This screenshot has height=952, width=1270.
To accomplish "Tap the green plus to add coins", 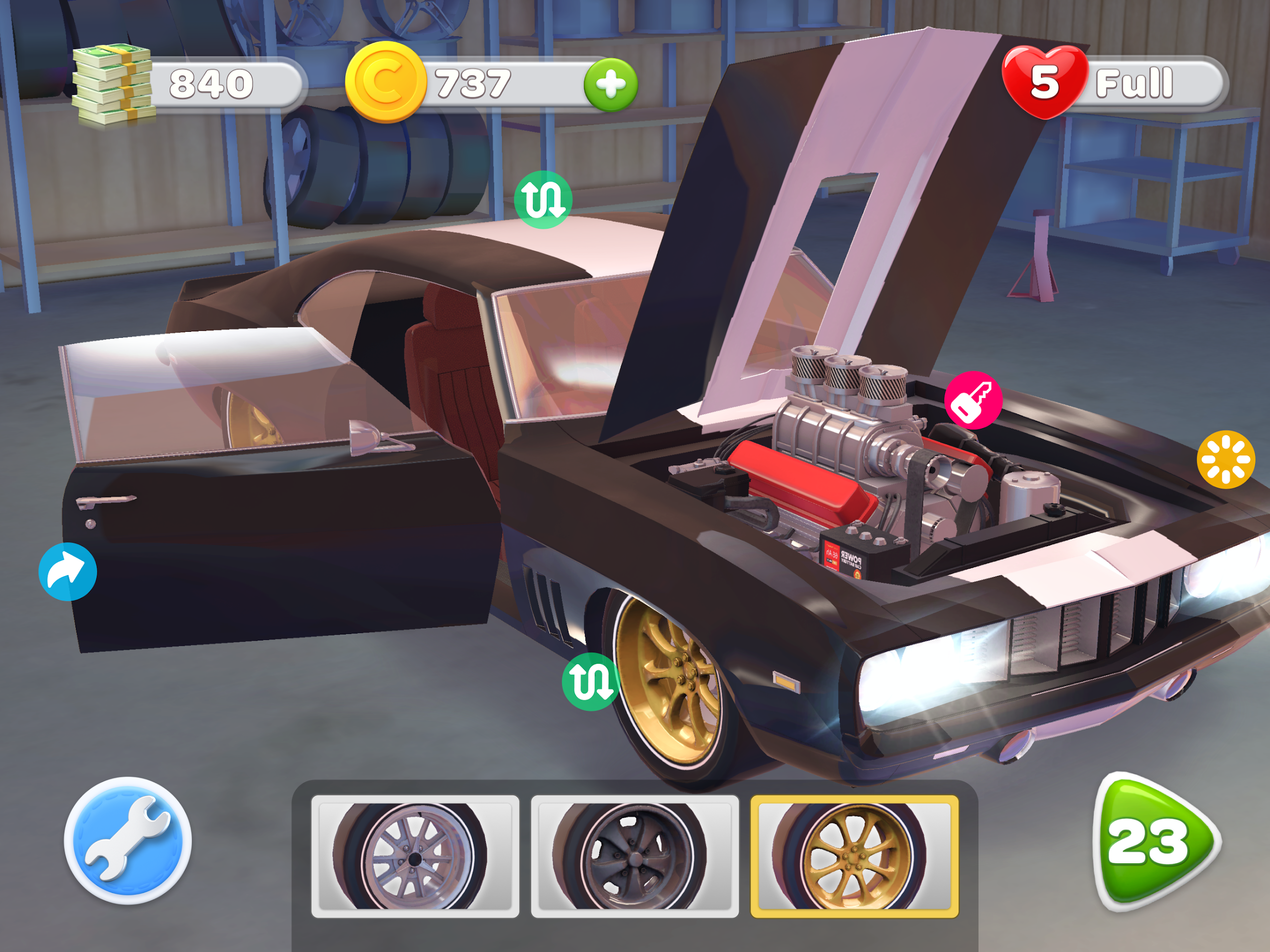I will click(610, 84).
